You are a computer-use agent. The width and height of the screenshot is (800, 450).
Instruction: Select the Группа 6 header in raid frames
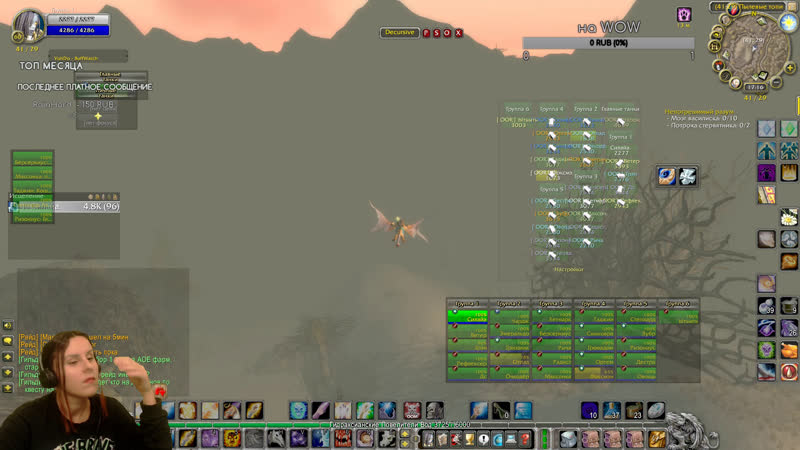(x=676, y=303)
